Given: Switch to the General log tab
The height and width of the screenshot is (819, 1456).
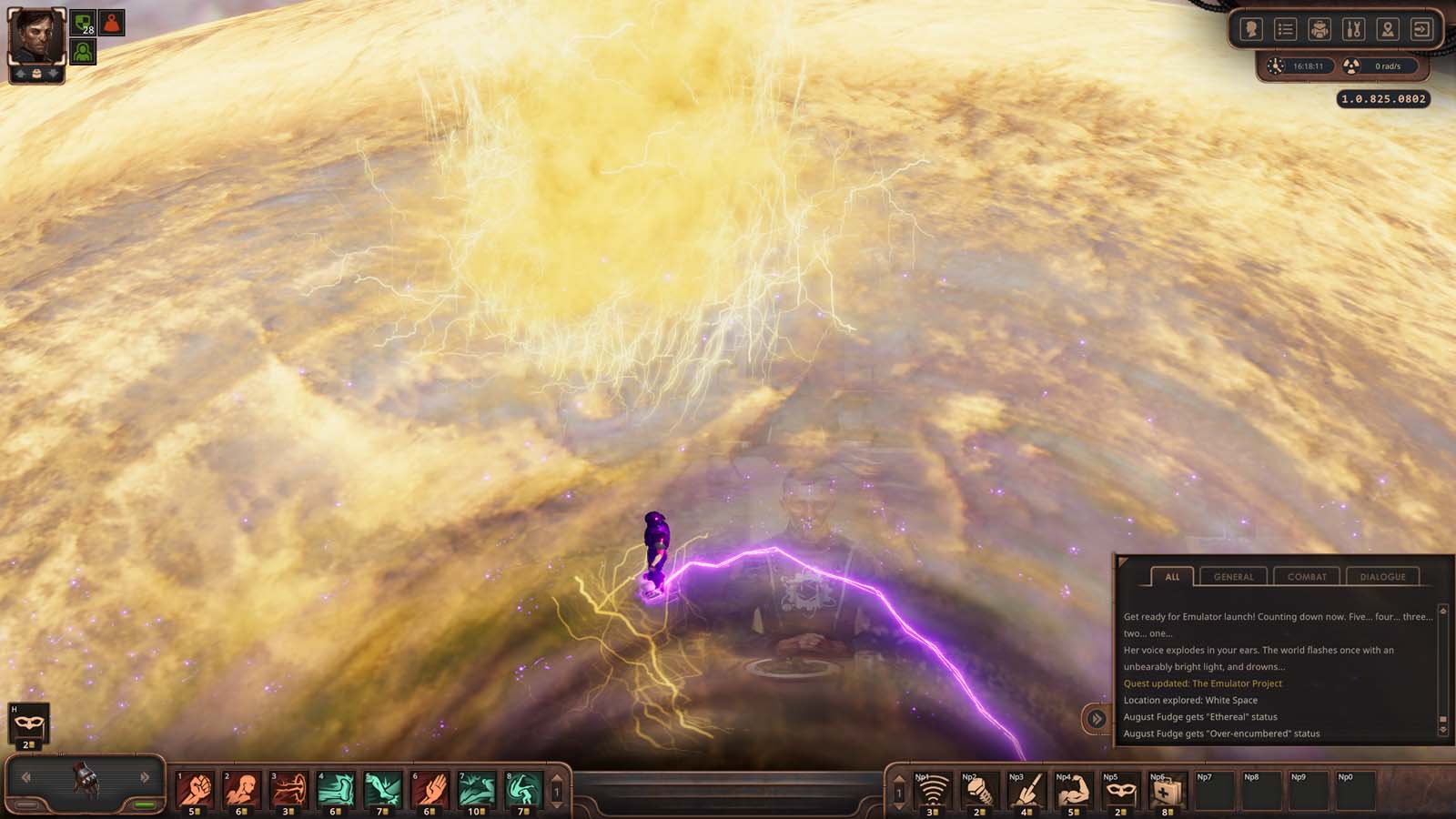Looking at the screenshot, I should coord(1233,577).
